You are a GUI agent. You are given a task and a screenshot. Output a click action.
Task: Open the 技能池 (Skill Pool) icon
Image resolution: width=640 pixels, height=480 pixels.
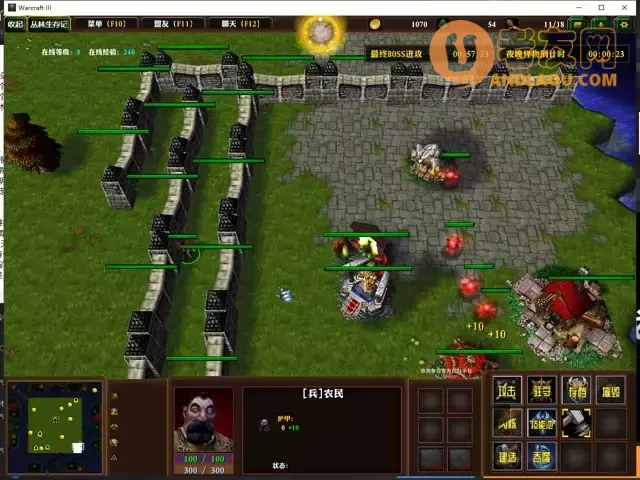coord(541,423)
